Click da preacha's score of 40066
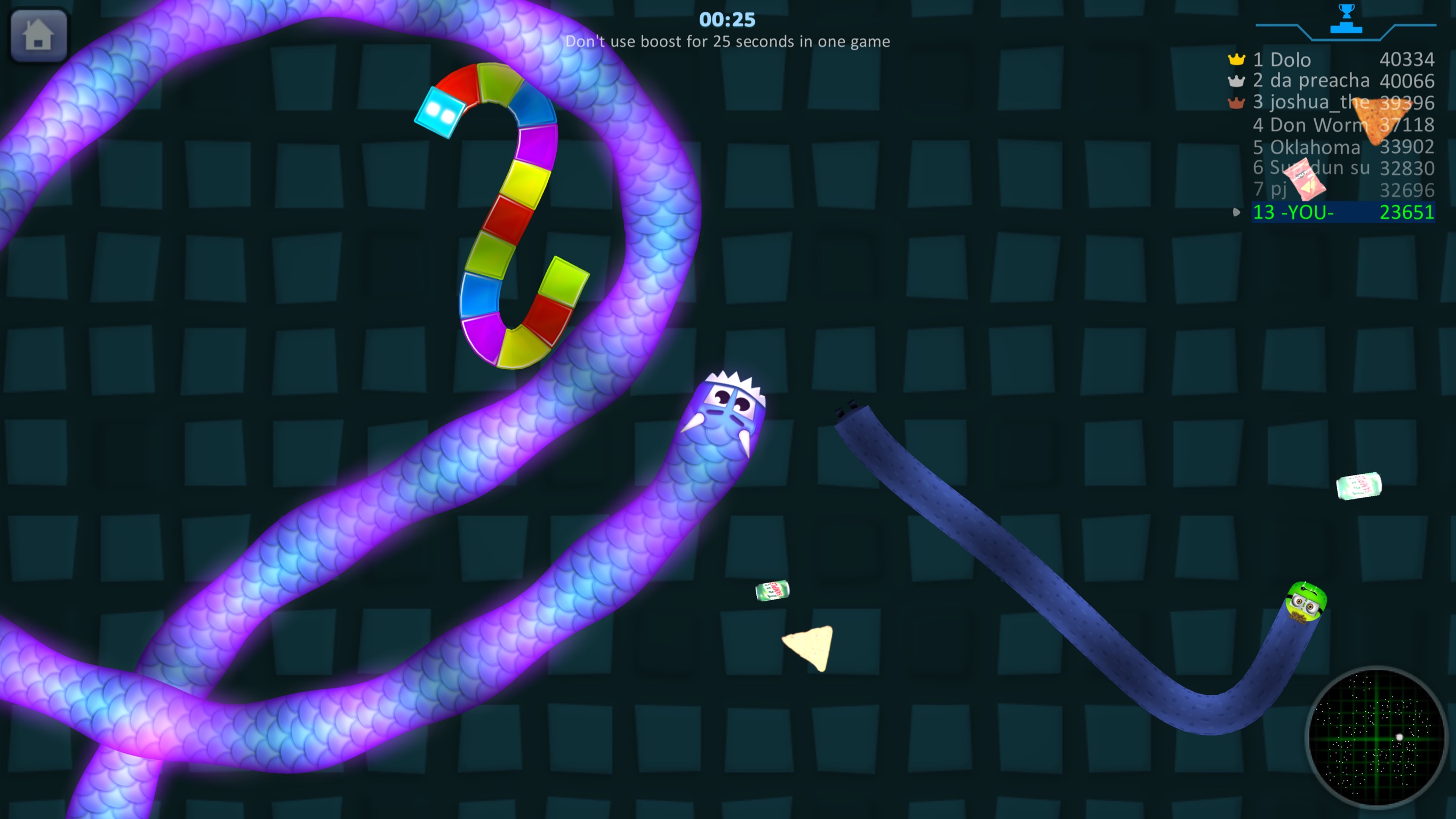The width and height of the screenshot is (1456, 819). pos(1407,81)
